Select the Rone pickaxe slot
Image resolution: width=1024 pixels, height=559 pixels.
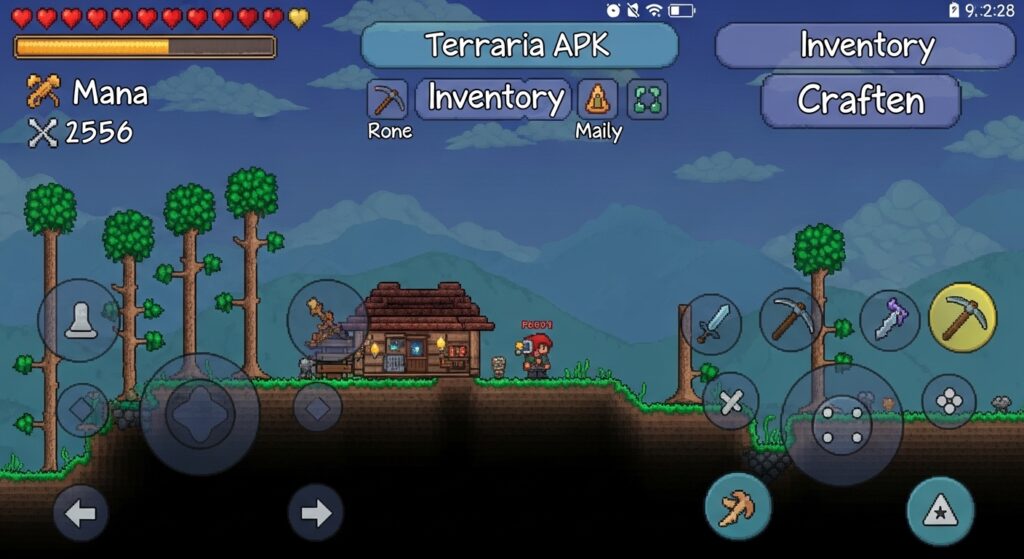click(x=388, y=99)
